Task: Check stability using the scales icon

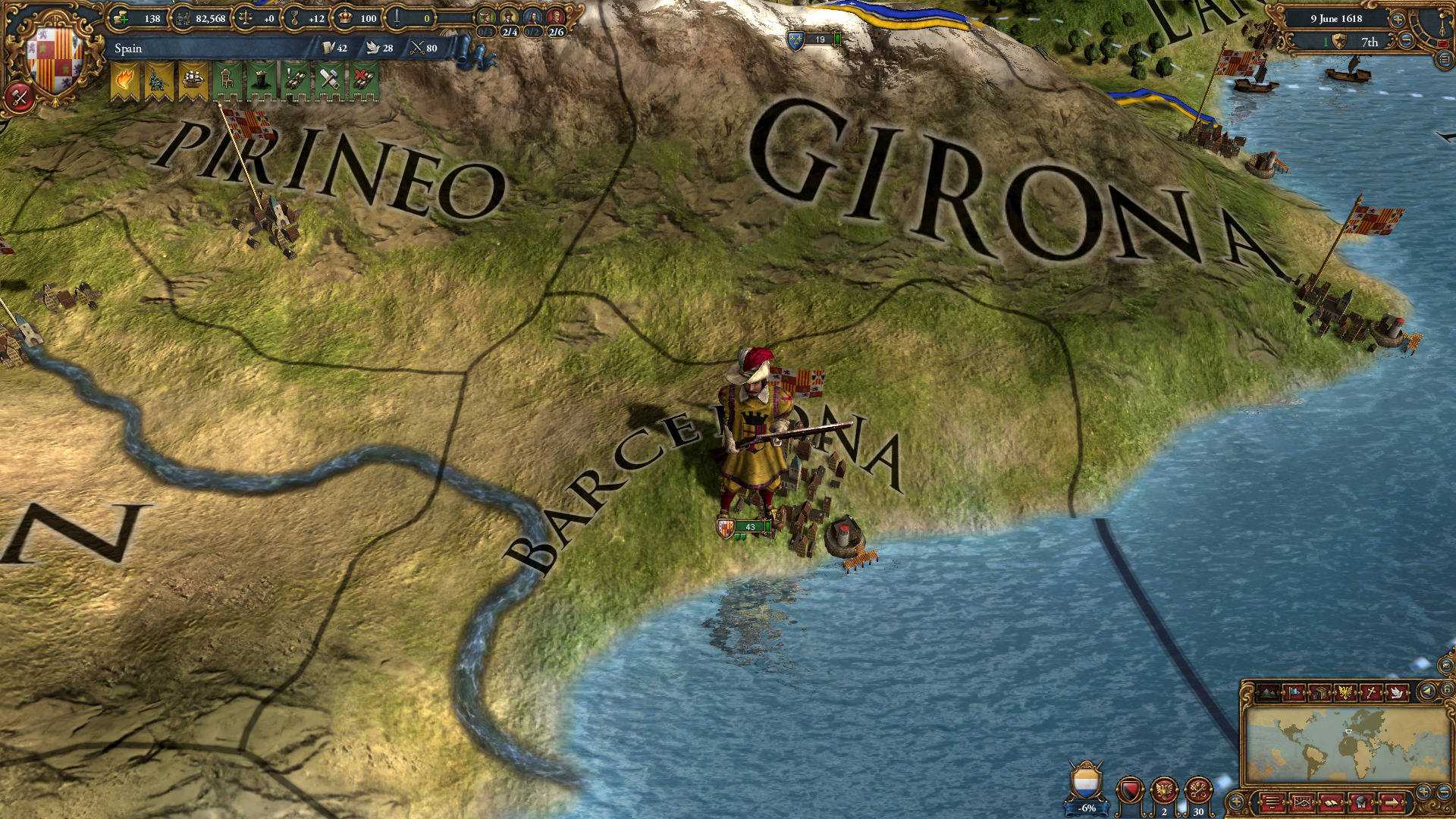Action: pyautogui.click(x=243, y=17)
